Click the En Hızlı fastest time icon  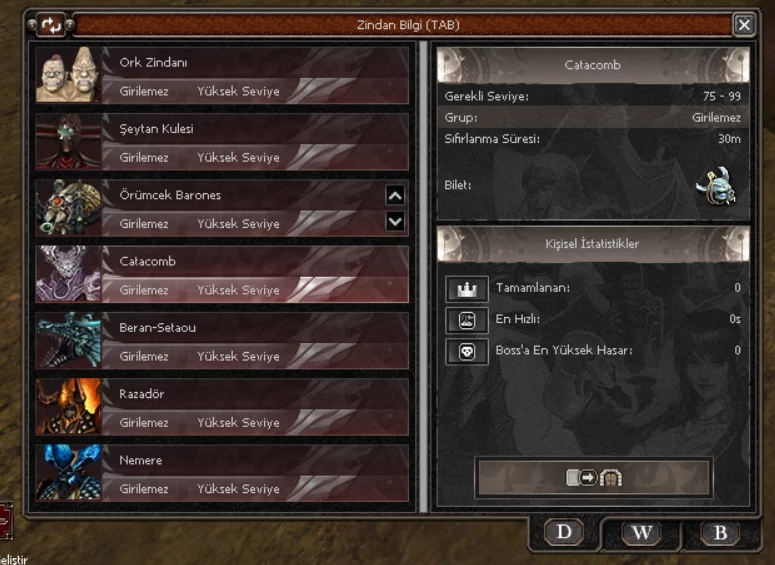467,320
